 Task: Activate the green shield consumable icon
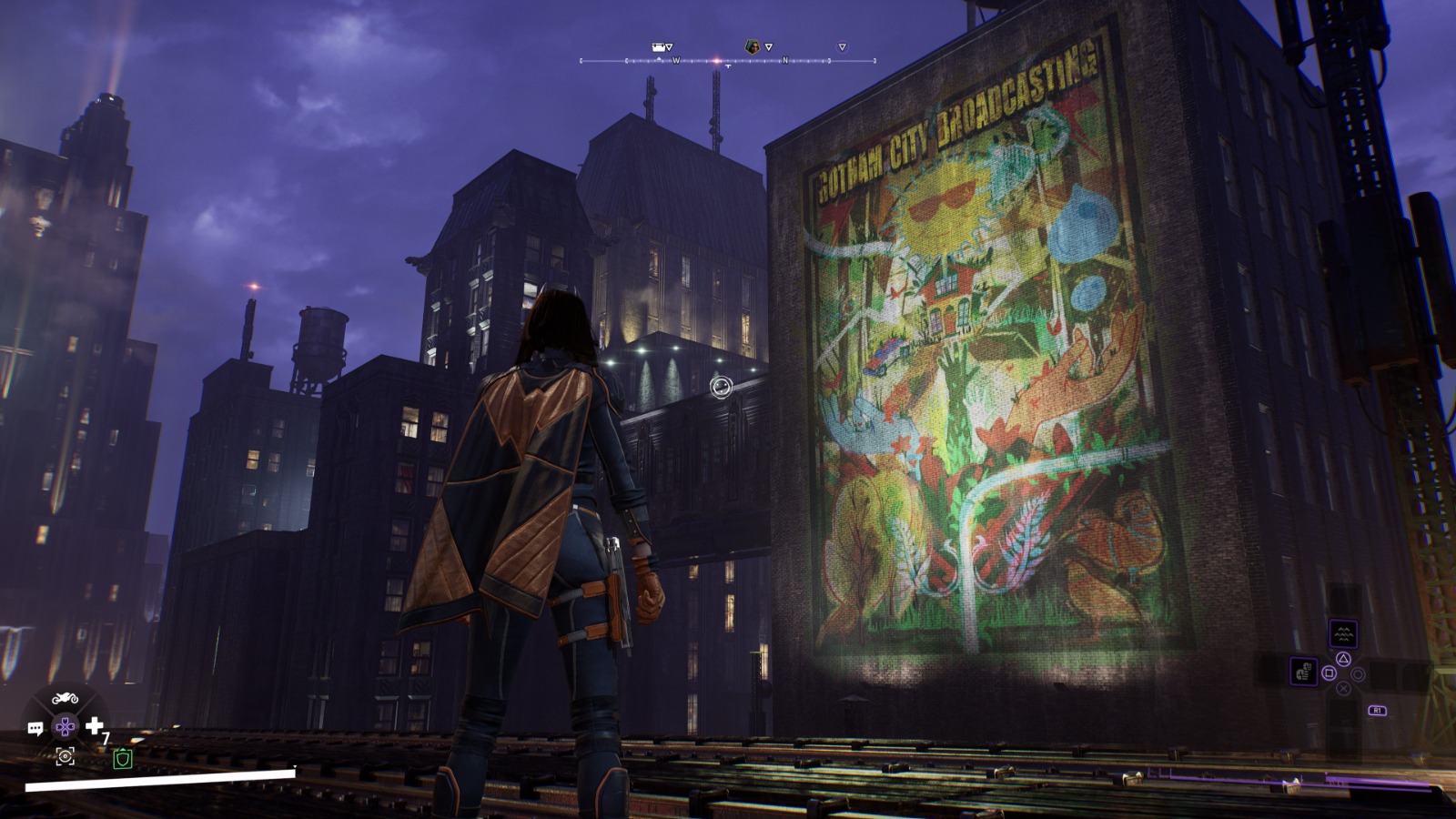tap(123, 758)
